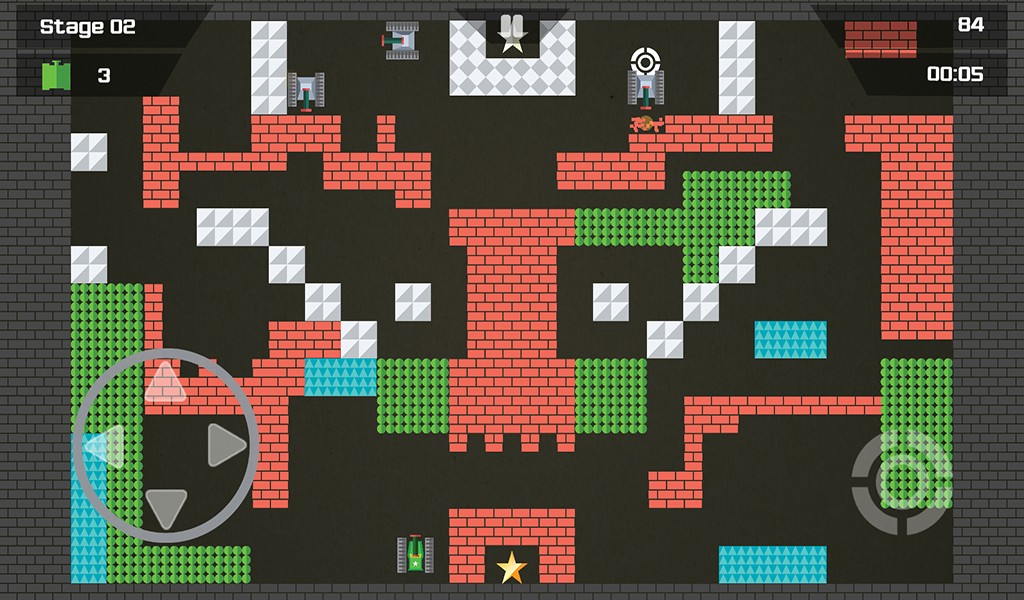Viewport: 1024px width, 600px height.
Task: Tap the down arrow on the D-pad
Action: (x=166, y=507)
